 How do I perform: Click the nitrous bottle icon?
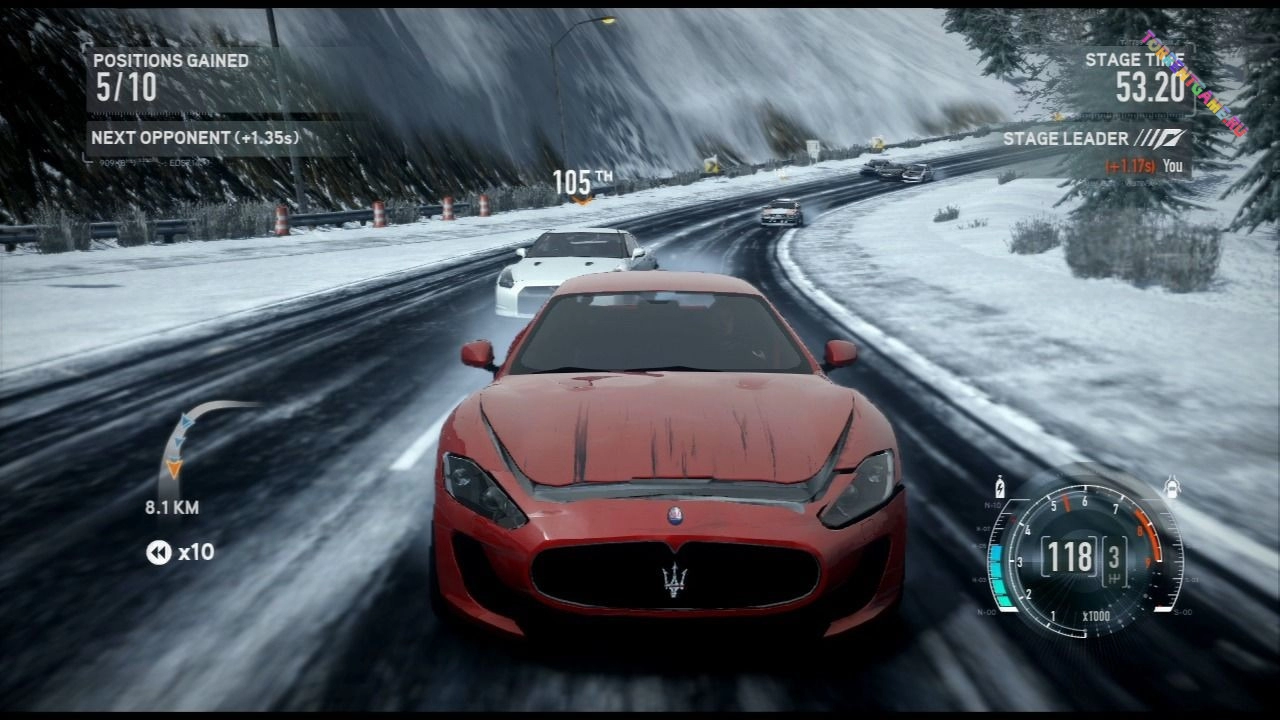pos(999,487)
